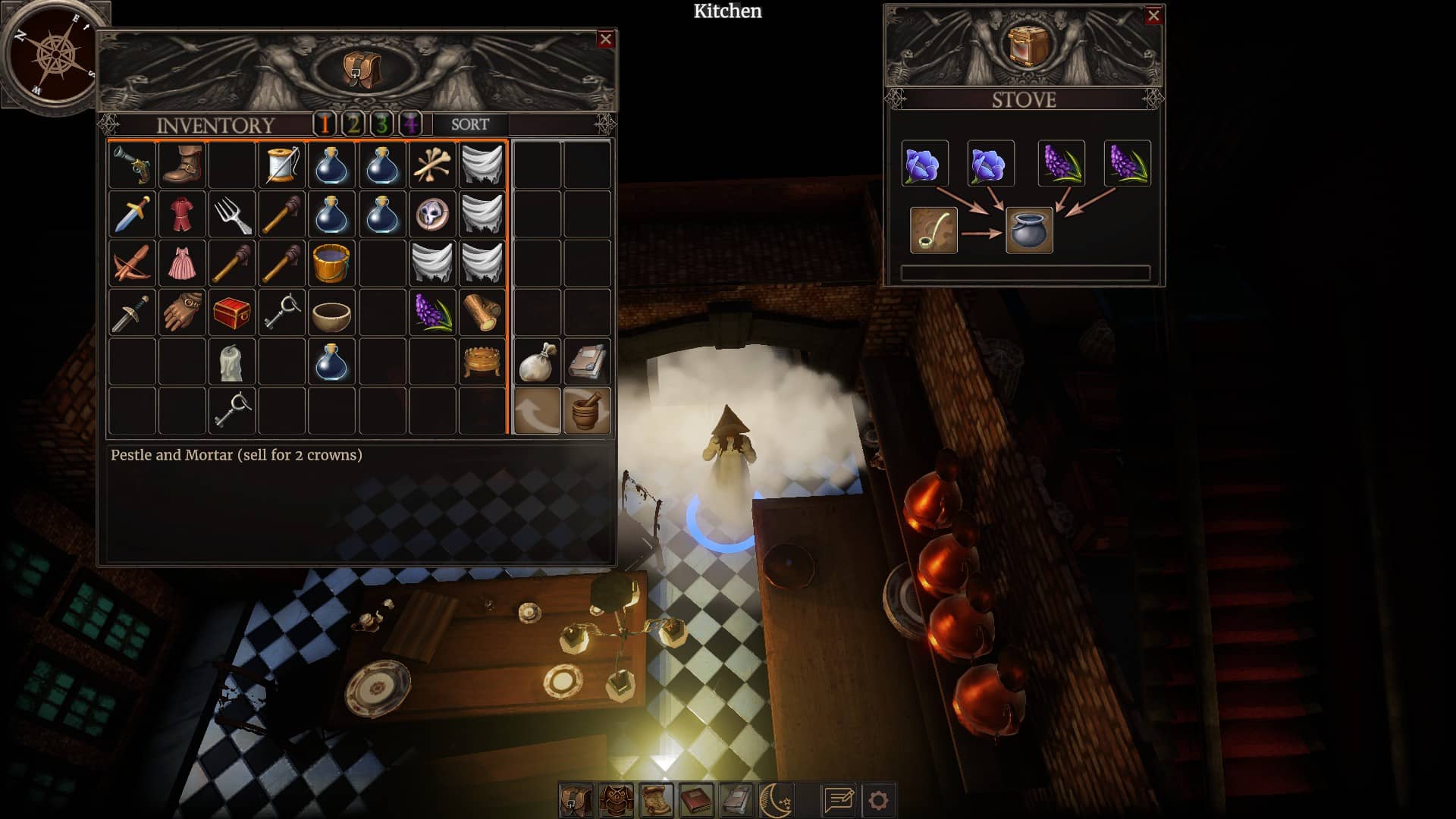The image size is (1456, 819).
Task: Select the white candle item
Action: (232, 362)
